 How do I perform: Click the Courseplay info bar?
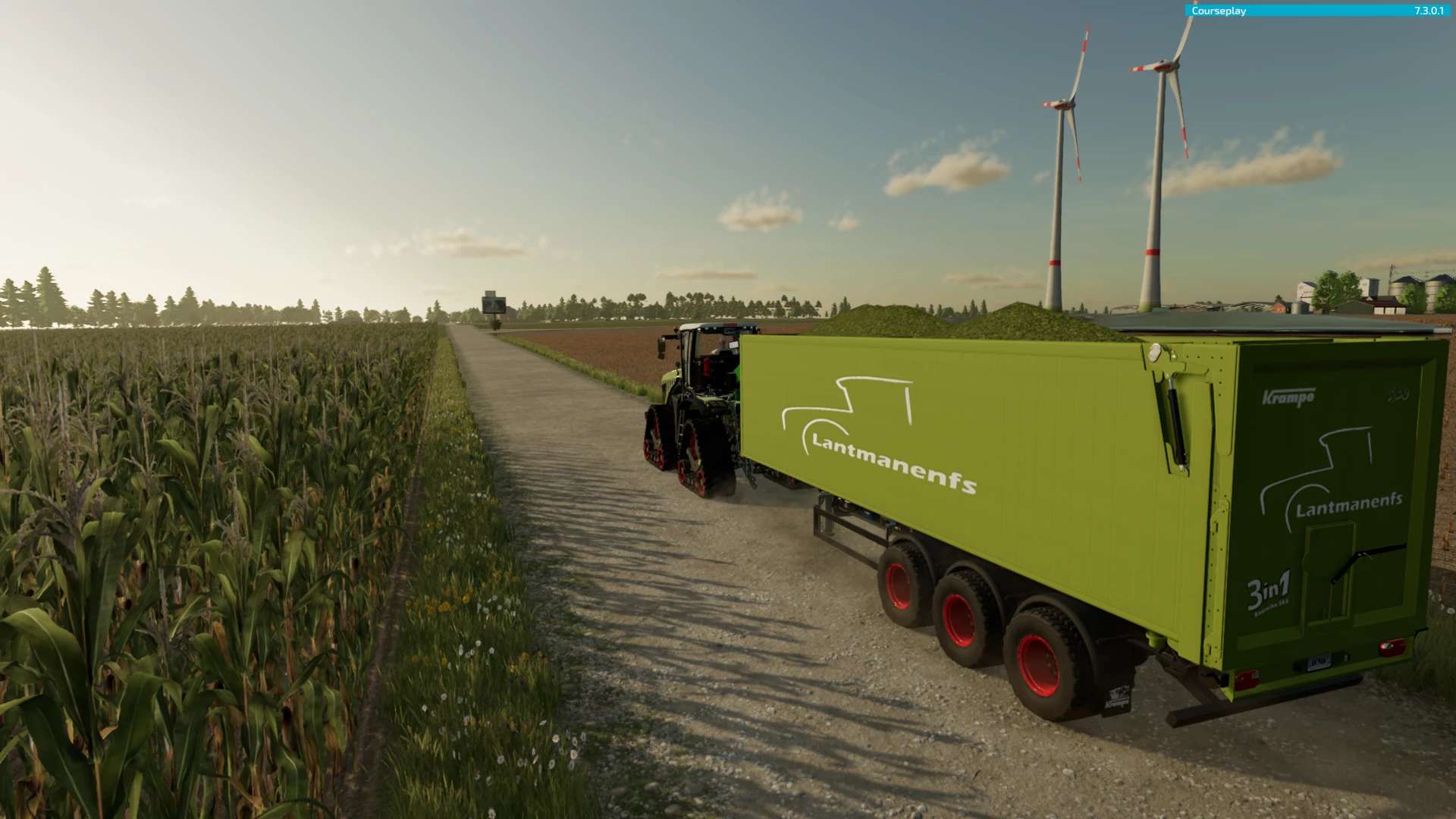(1317, 11)
